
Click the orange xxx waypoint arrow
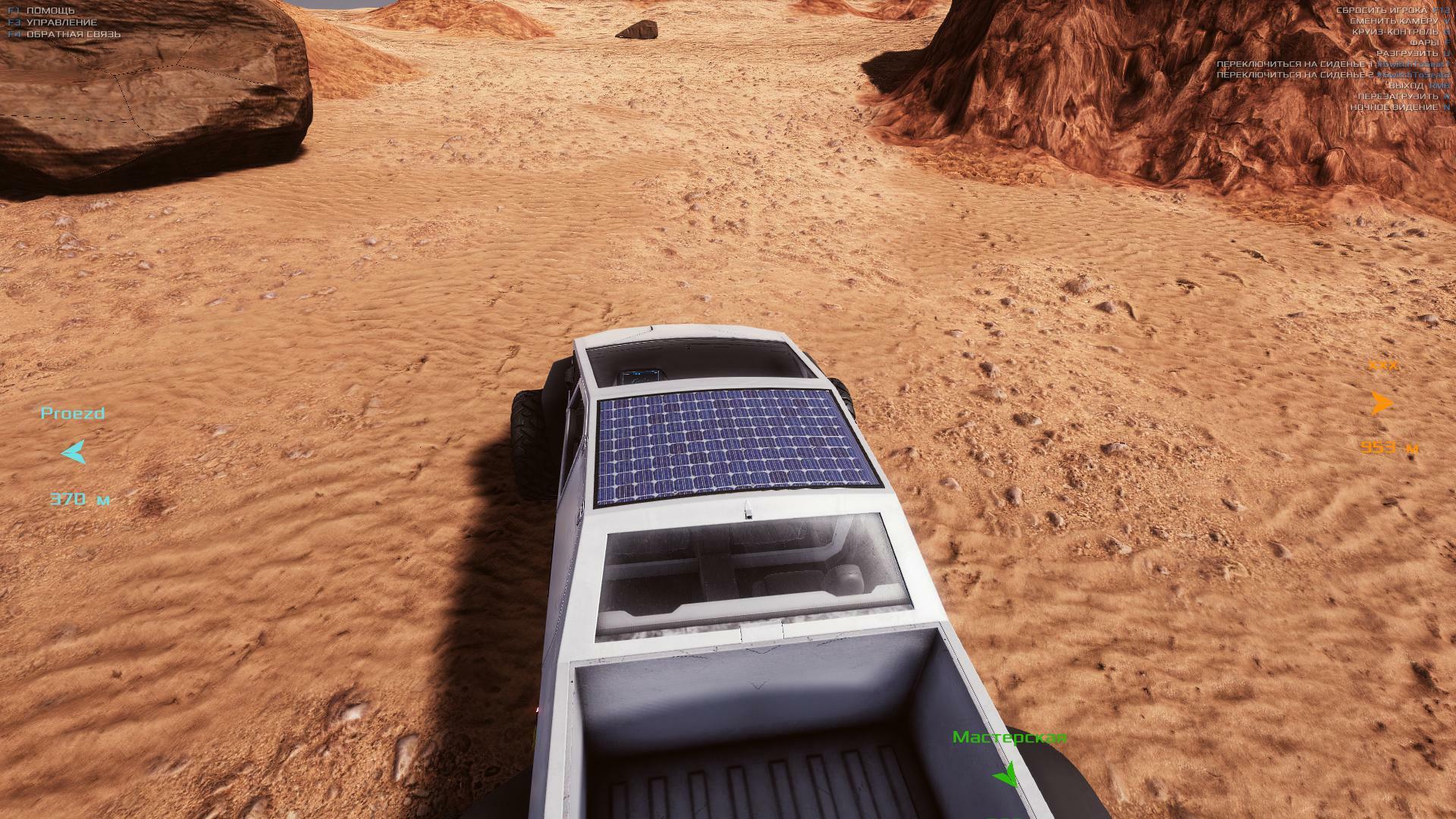point(1382,403)
